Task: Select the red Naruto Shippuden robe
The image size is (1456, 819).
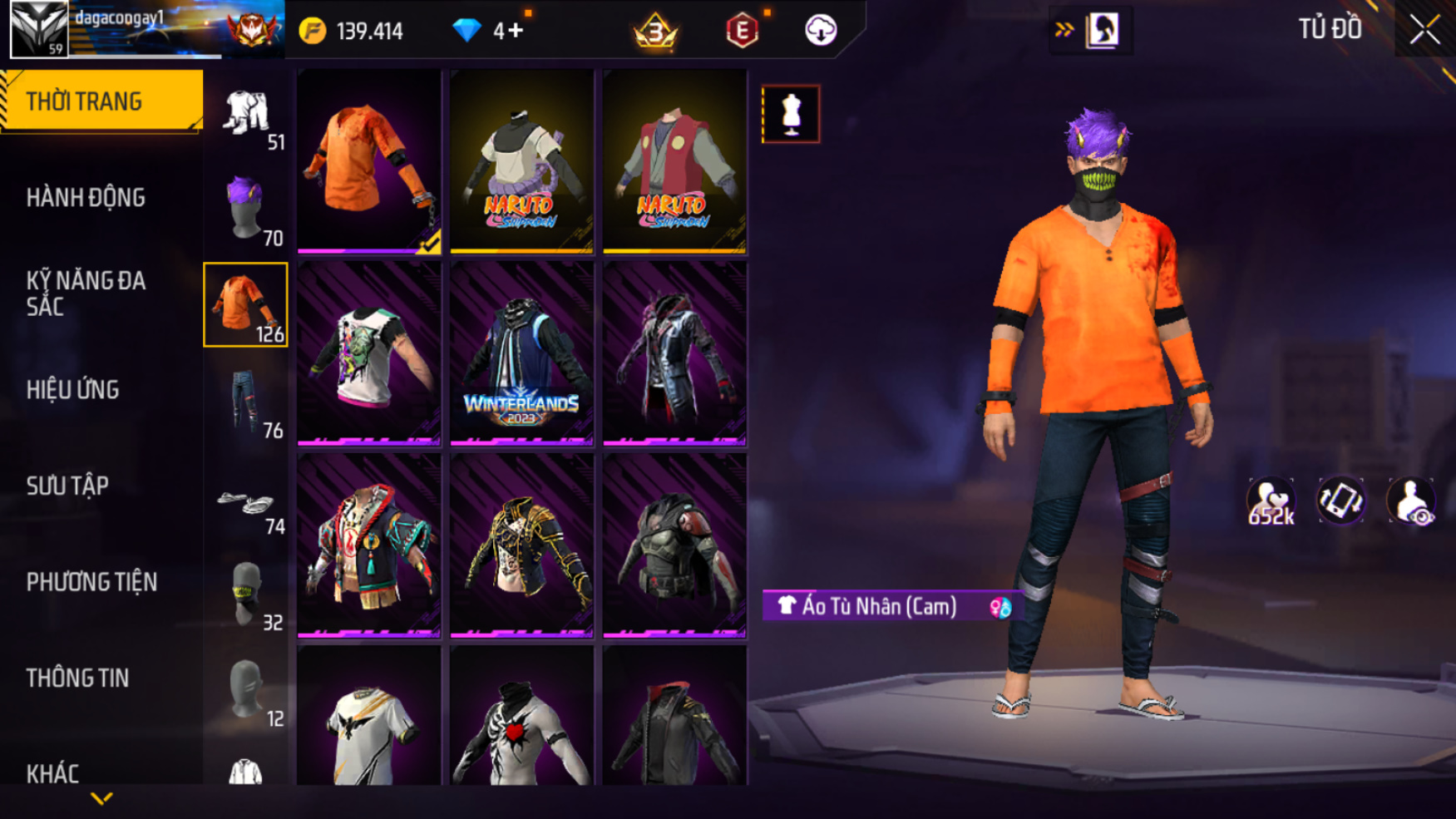Action: tap(674, 161)
